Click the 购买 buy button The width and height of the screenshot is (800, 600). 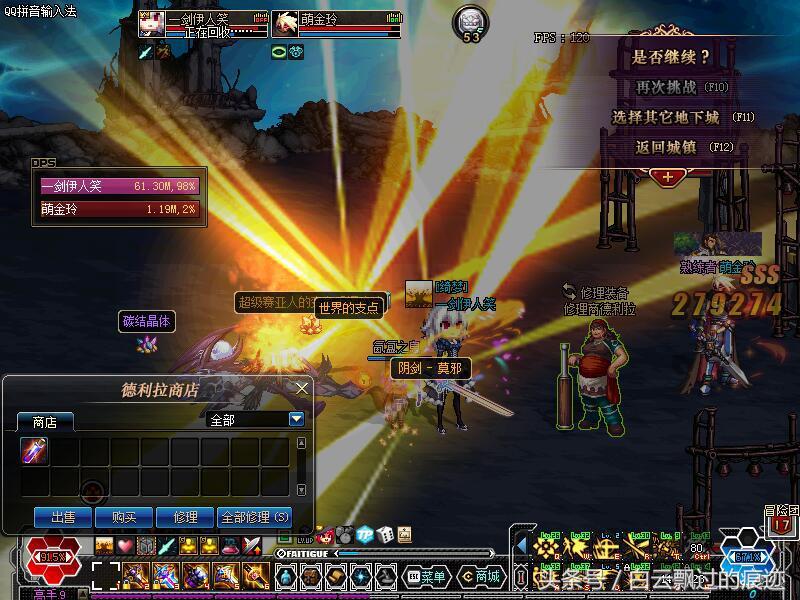point(124,517)
